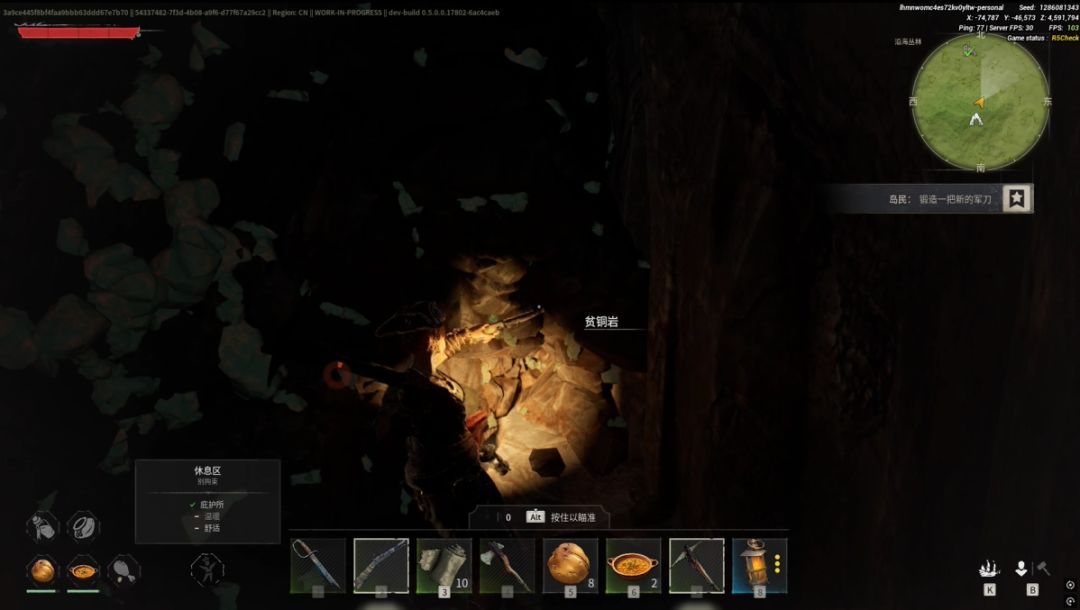Choose the bandage stack with 10 count

(x=444, y=565)
